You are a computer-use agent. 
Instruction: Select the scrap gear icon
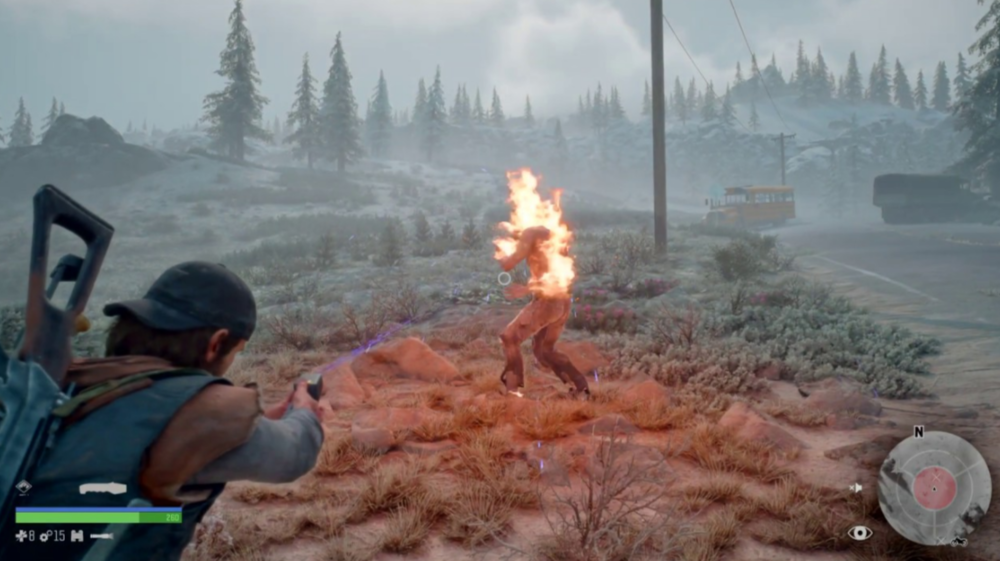(x=44, y=536)
